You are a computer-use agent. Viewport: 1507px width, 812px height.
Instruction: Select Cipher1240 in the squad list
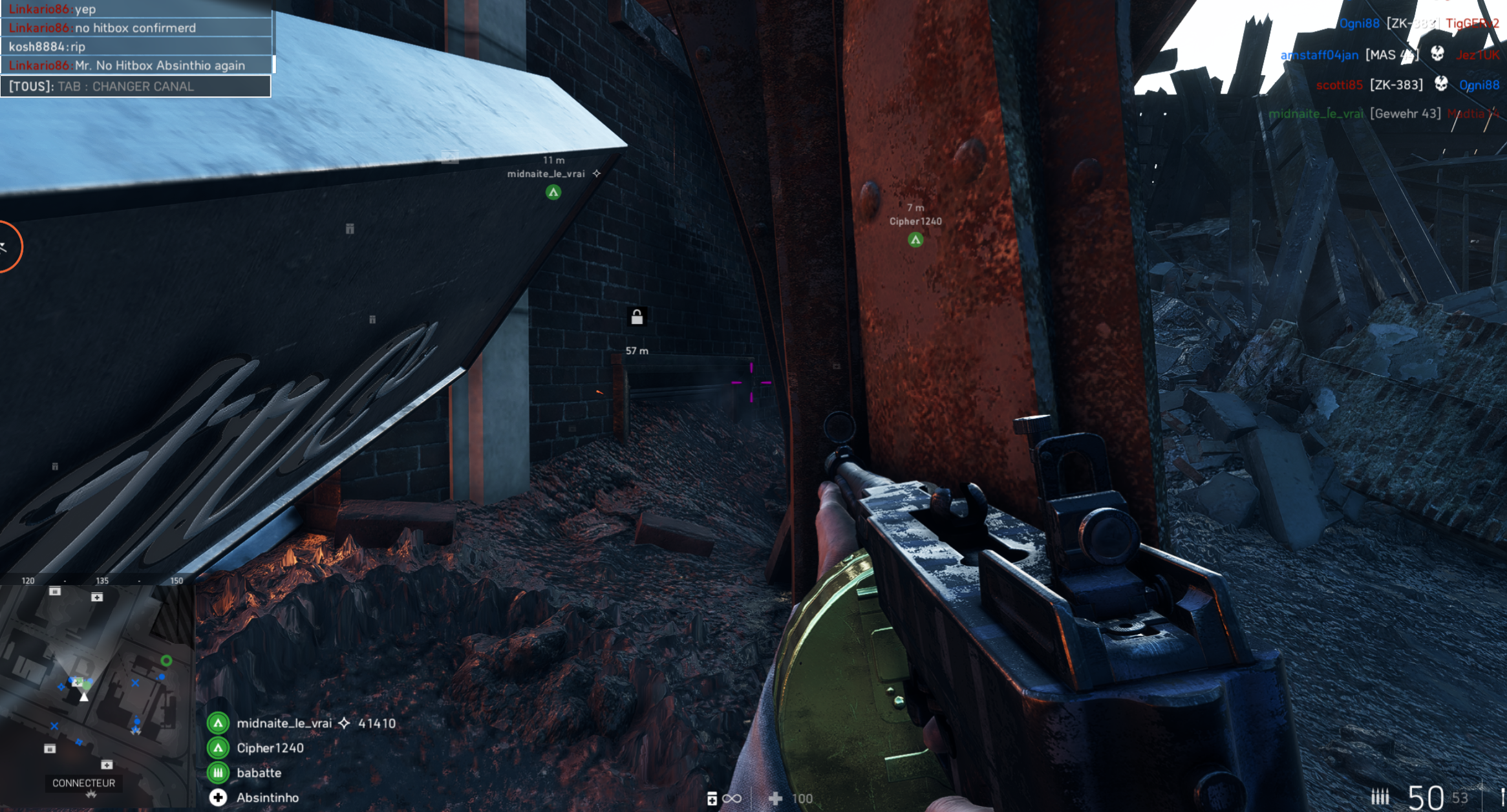pyautogui.click(x=270, y=748)
